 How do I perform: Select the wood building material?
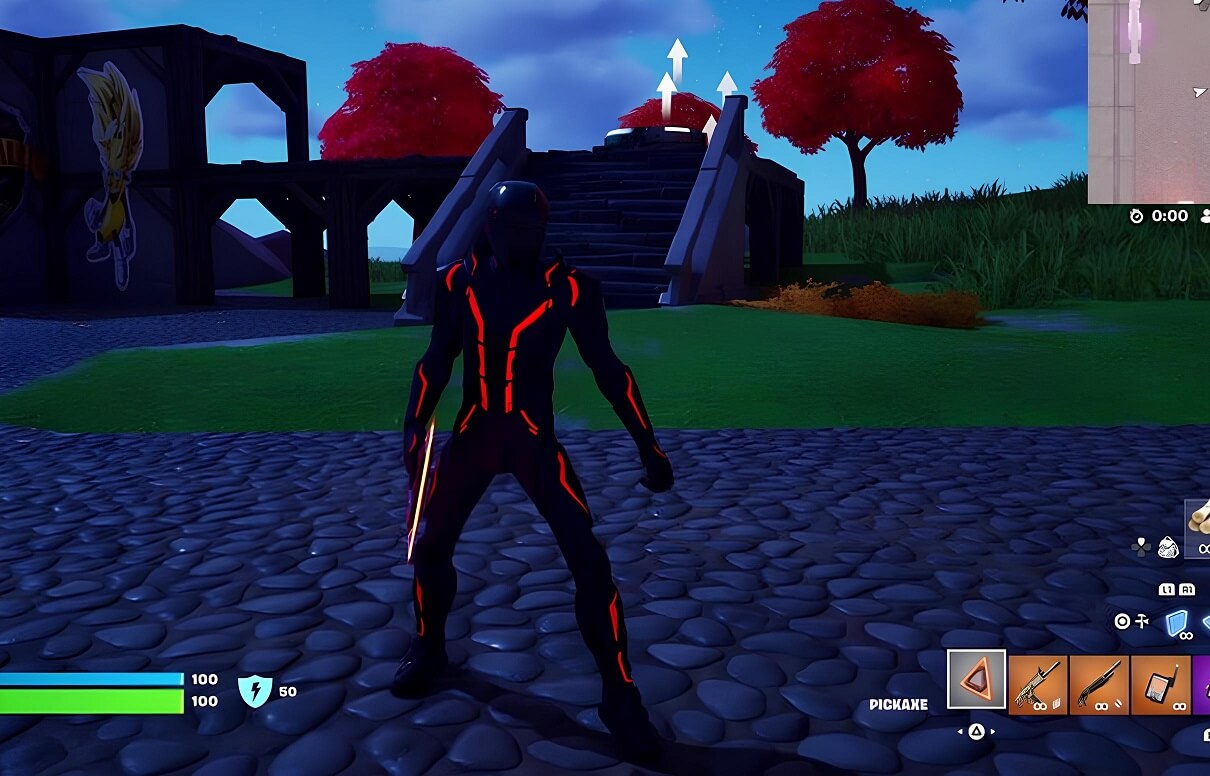pyautogui.click(x=1198, y=528)
